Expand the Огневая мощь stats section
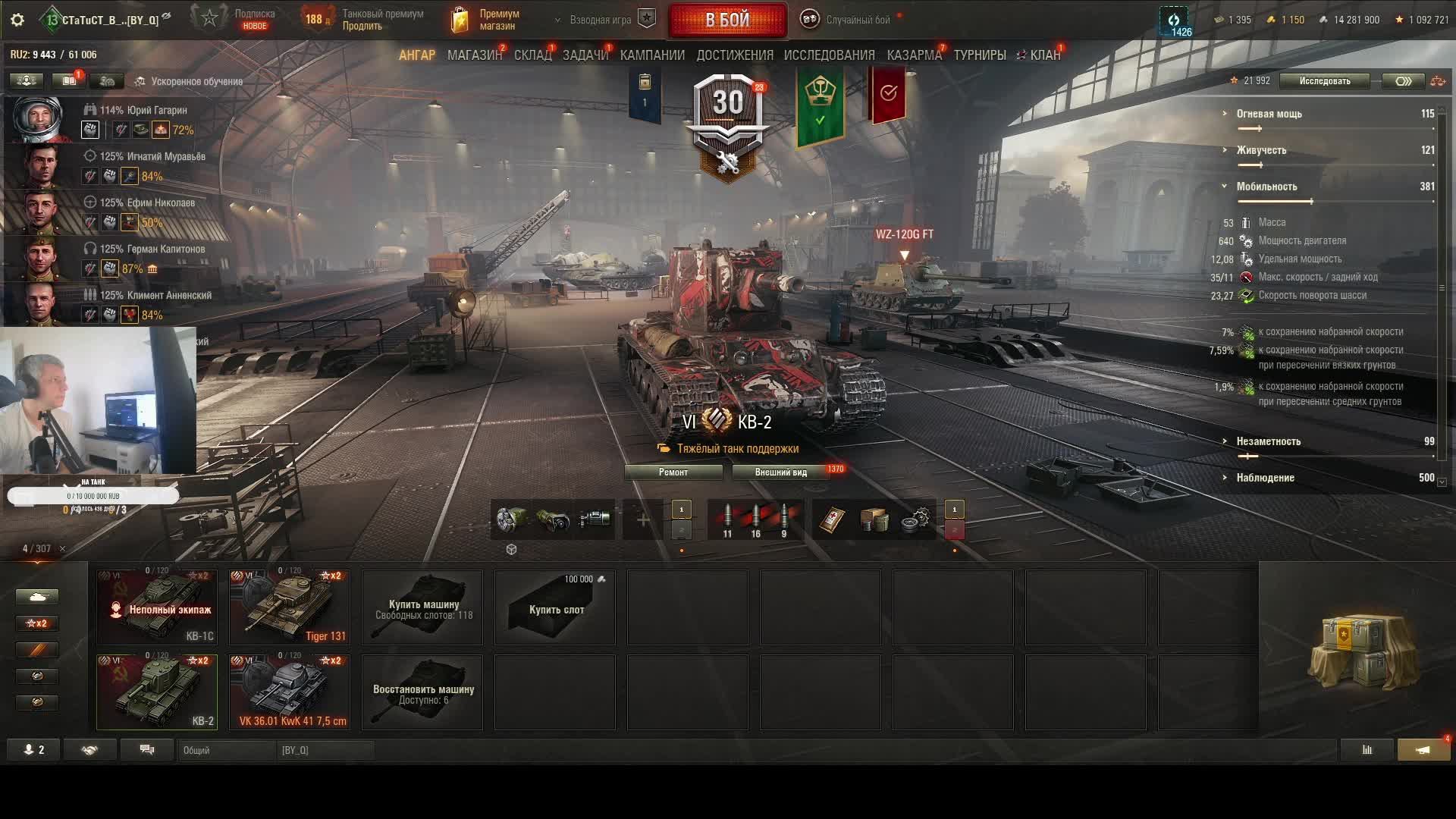Screen dimensions: 1456x819 [1269, 114]
